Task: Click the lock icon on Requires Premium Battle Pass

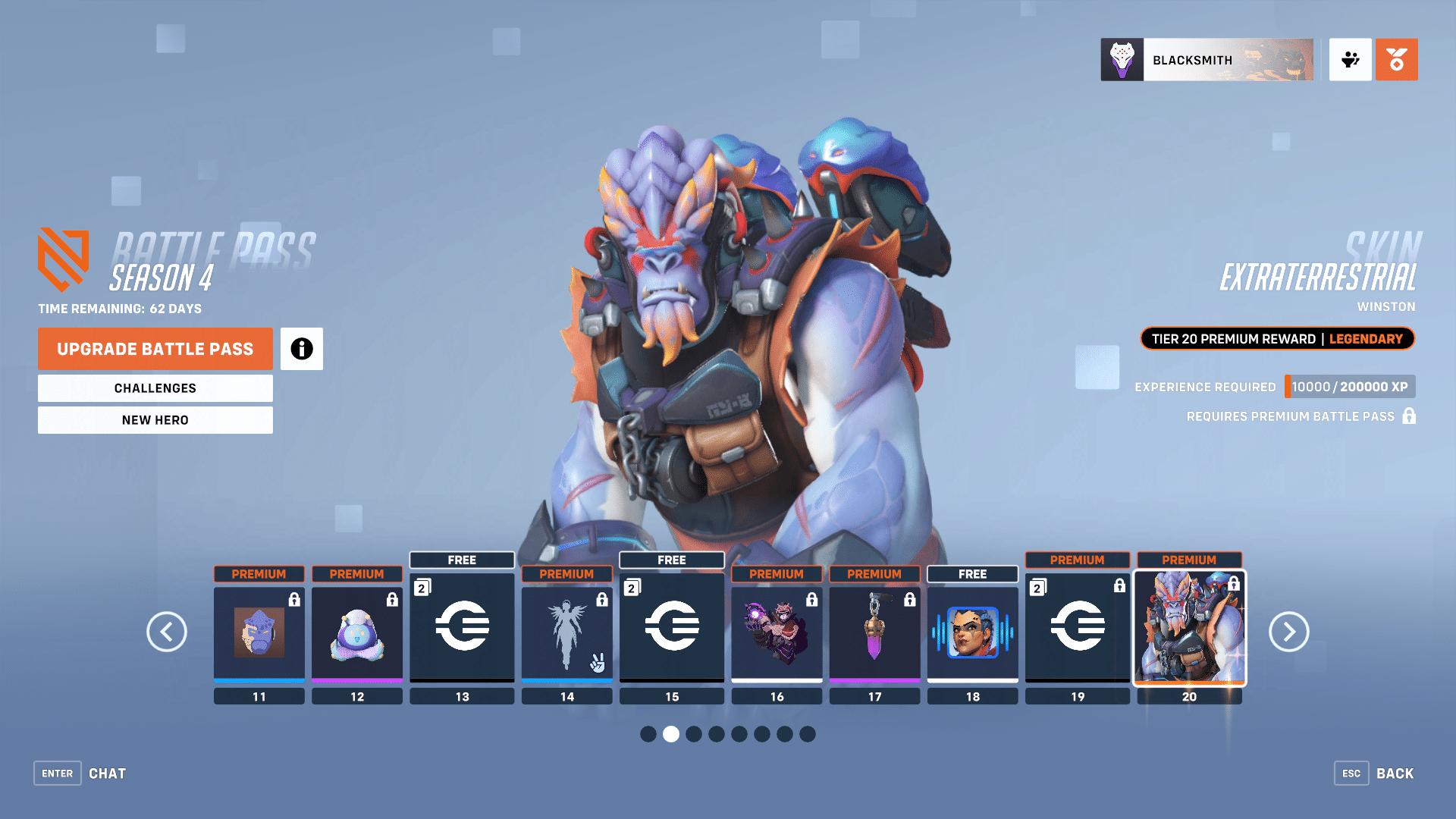Action: click(1409, 416)
